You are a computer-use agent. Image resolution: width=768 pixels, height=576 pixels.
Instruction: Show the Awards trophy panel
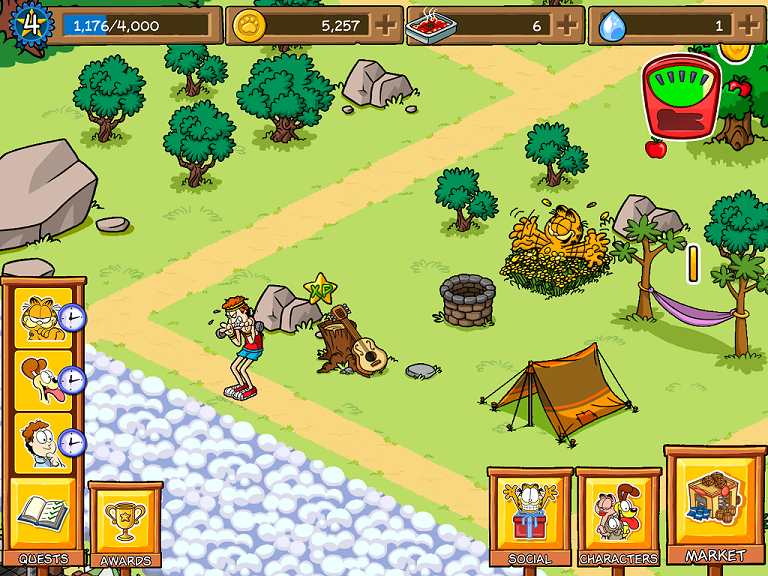click(x=125, y=524)
